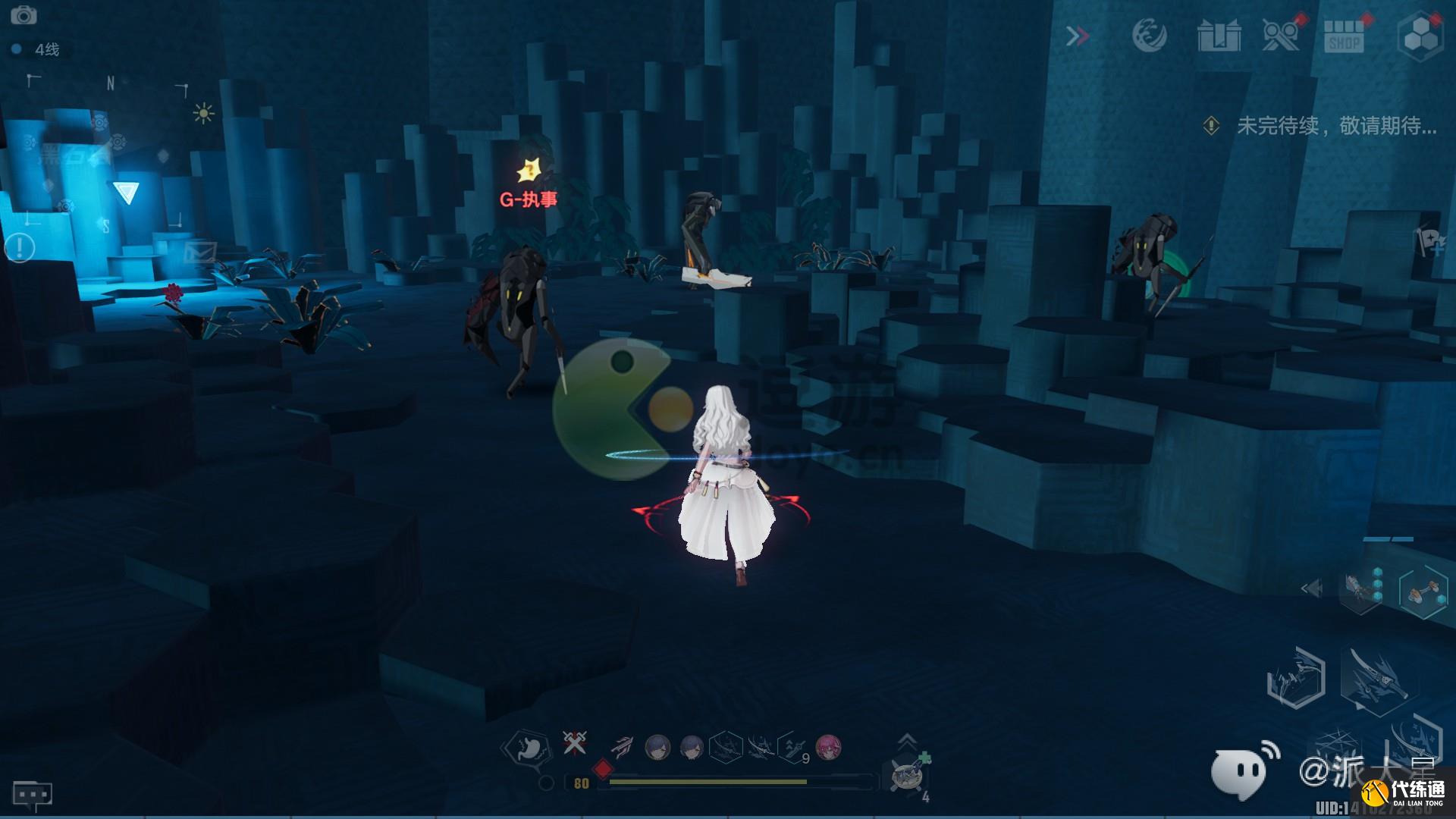The height and width of the screenshot is (819, 1456).
Task: Switch the 4线 channel line
Action: [x=38, y=49]
